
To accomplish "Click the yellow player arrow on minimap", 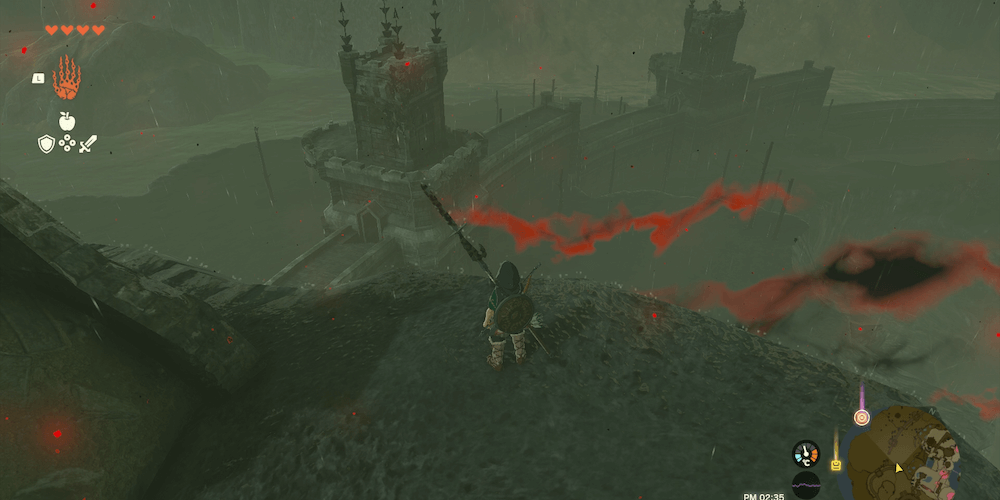I will pyautogui.click(x=899, y=467).
